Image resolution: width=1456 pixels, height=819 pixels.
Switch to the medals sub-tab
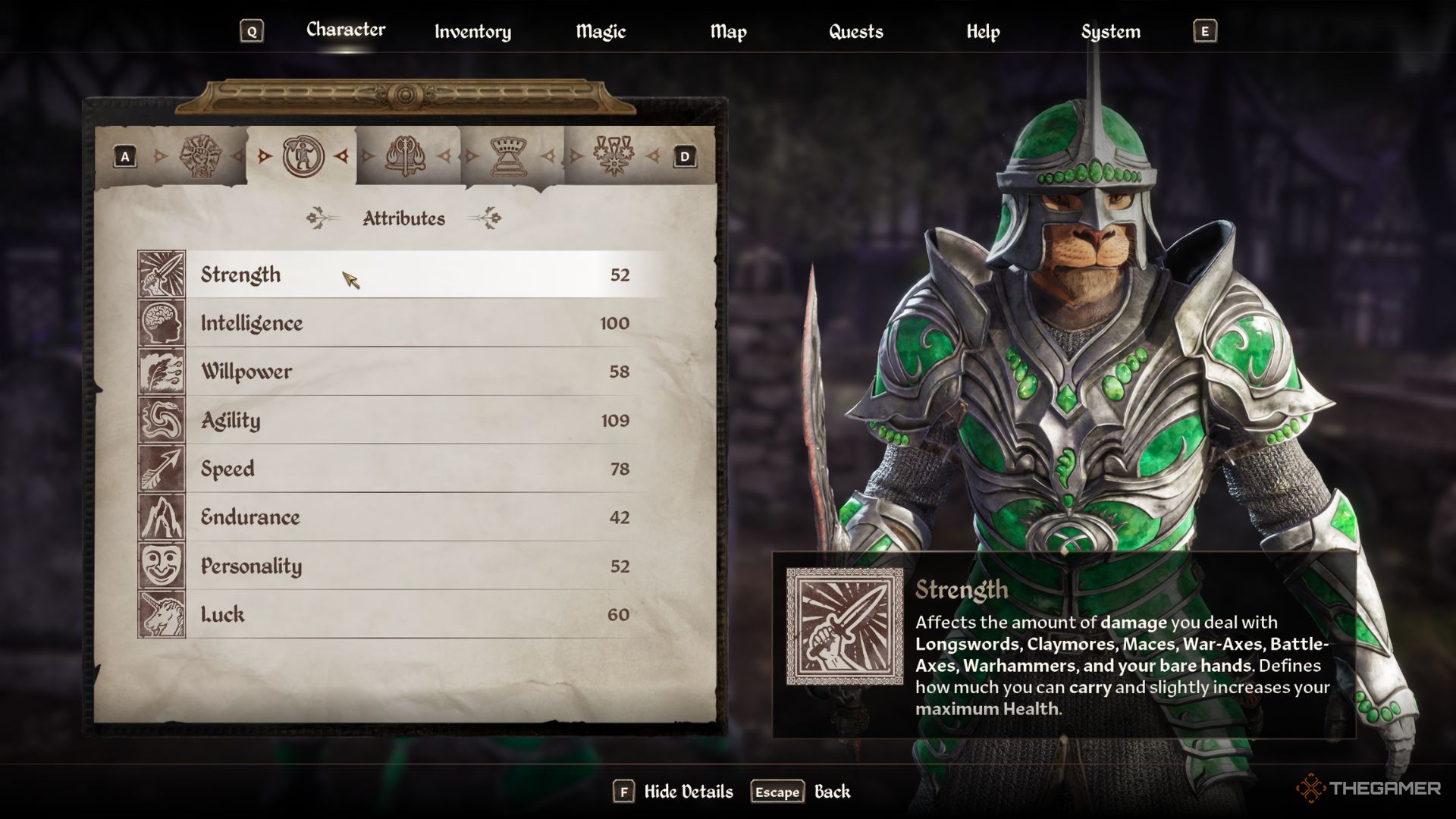(x=613, y=156)
